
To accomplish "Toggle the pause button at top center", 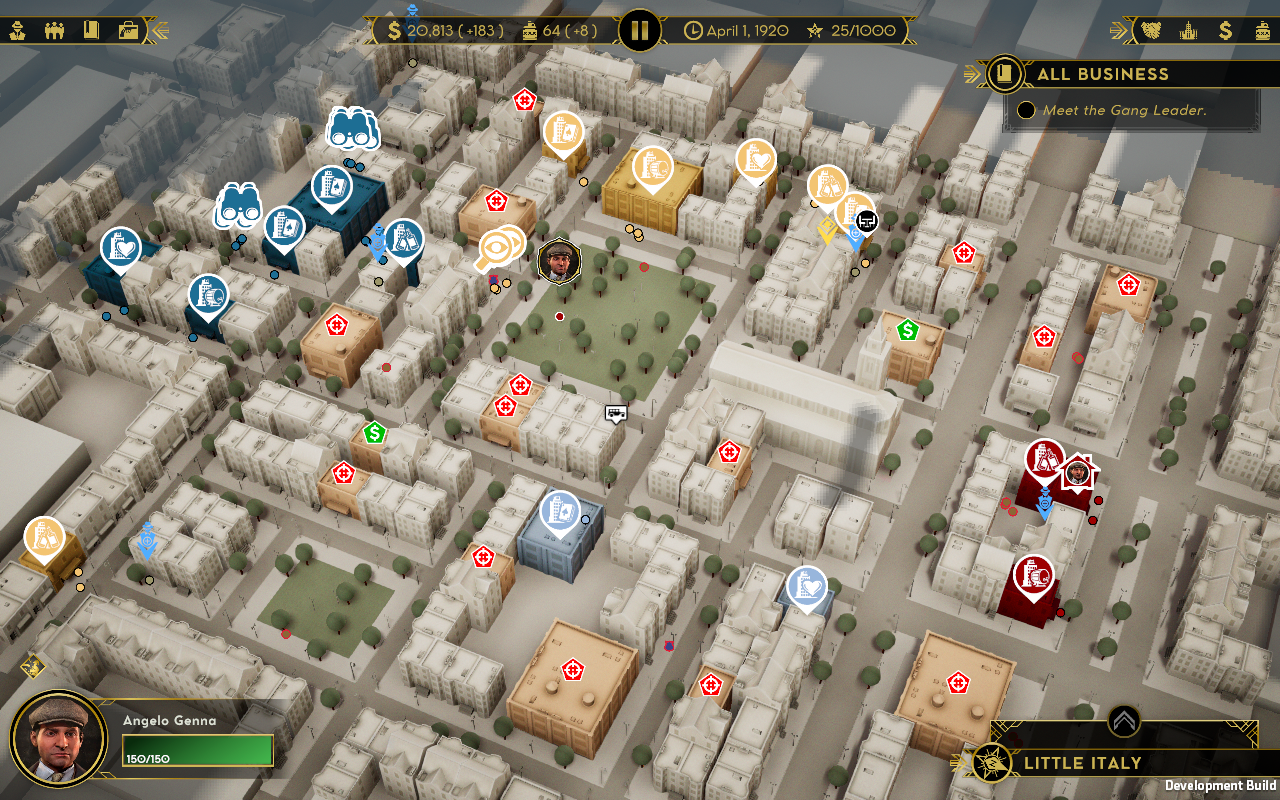I will pos(640,30).
